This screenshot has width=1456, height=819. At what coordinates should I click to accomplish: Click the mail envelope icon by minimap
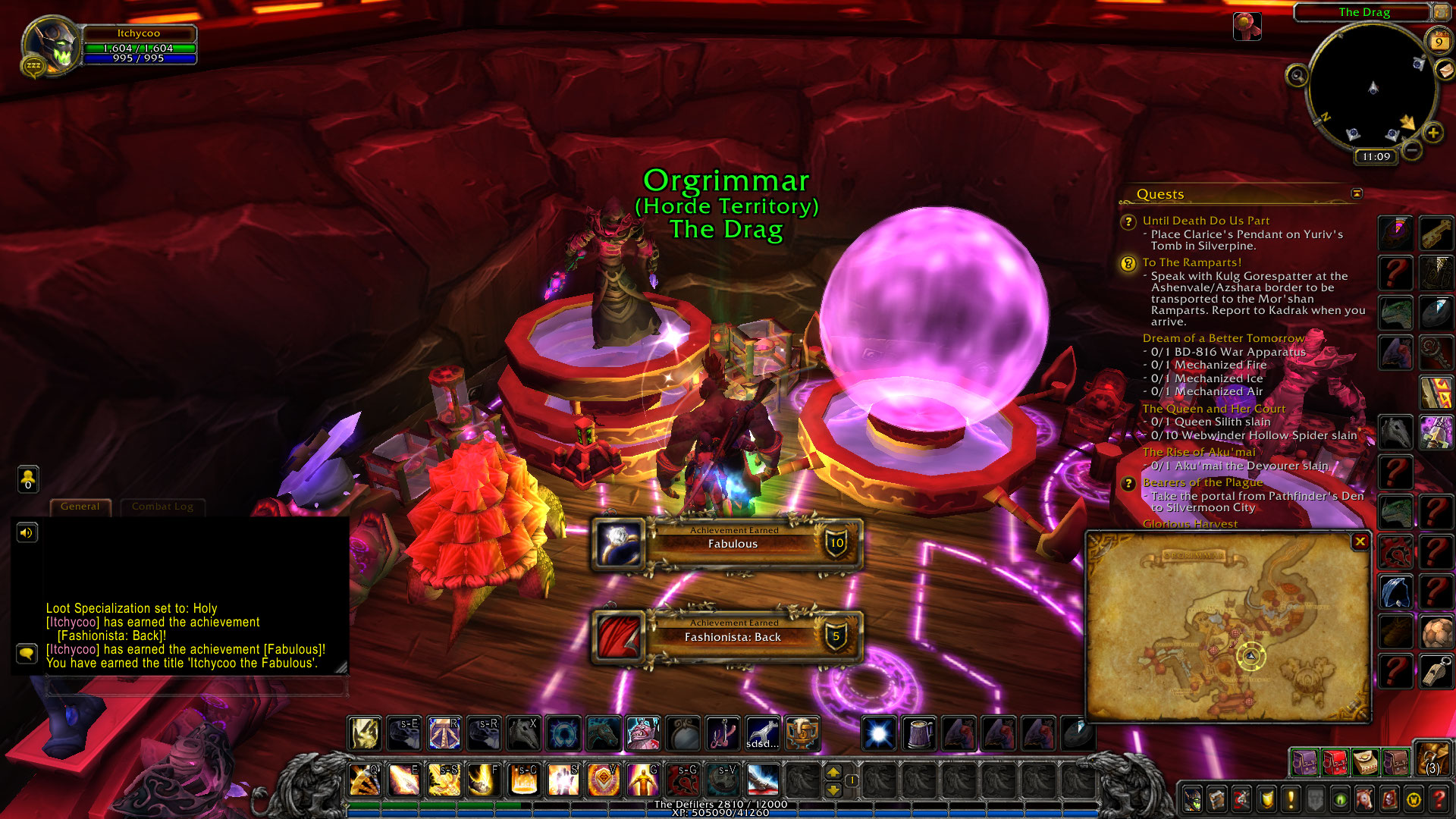click(1445, 70)
